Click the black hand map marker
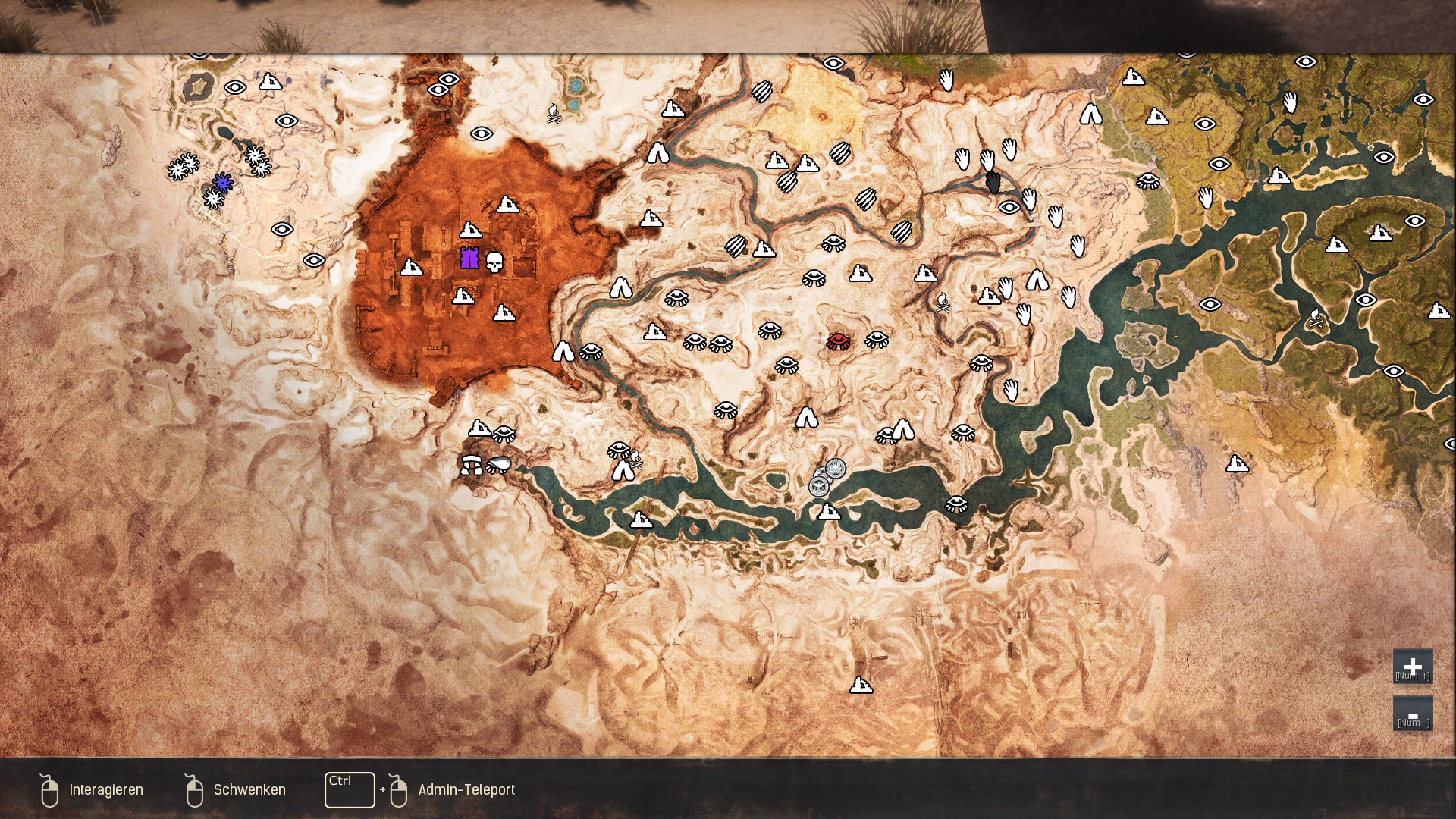1456x819 pixels. pyautogui.click(x=993, y=182)
